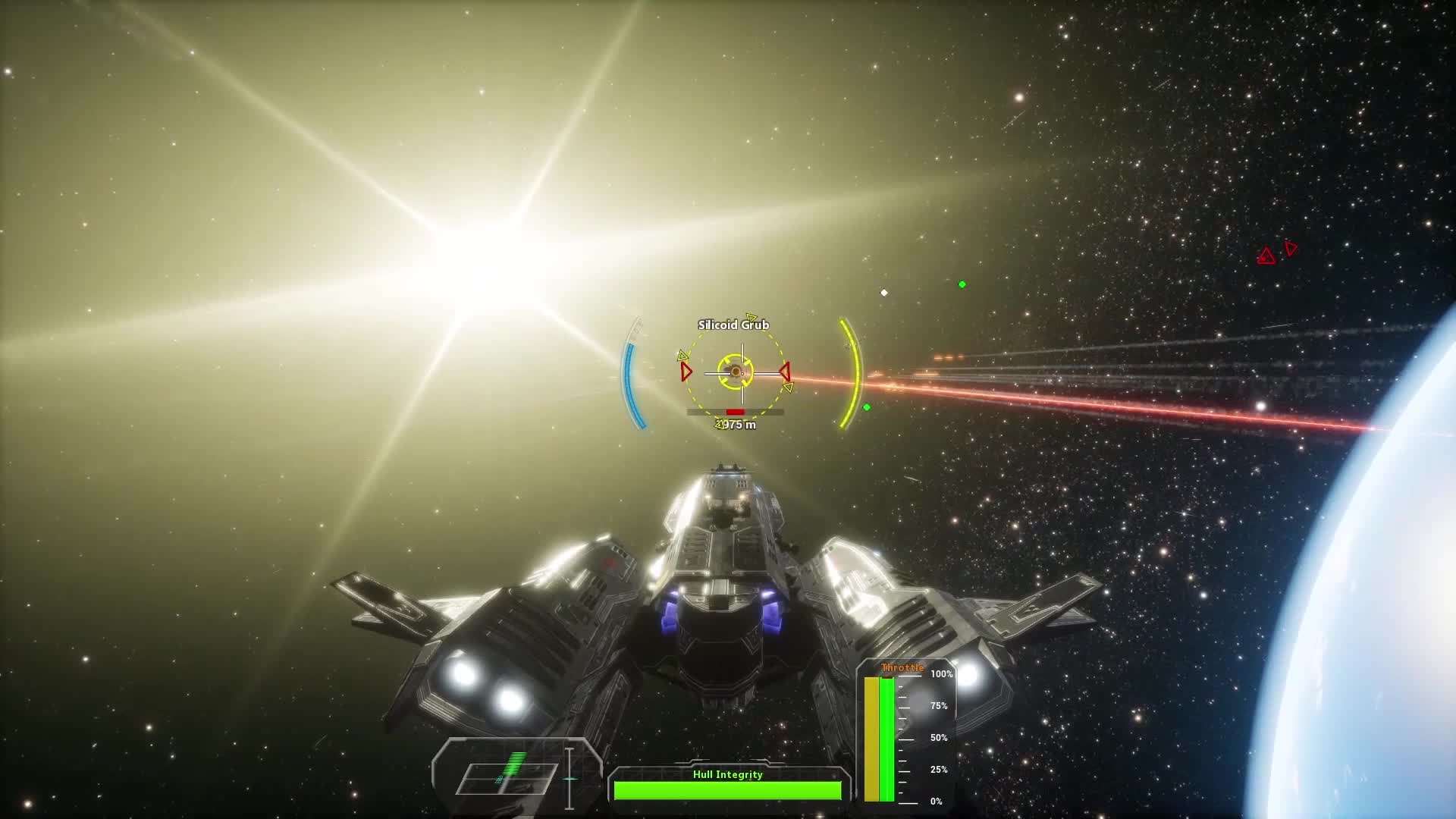Expand the Hull Integrity status panel
Viewport: 1456px width, 819px height.
(728, 787)
